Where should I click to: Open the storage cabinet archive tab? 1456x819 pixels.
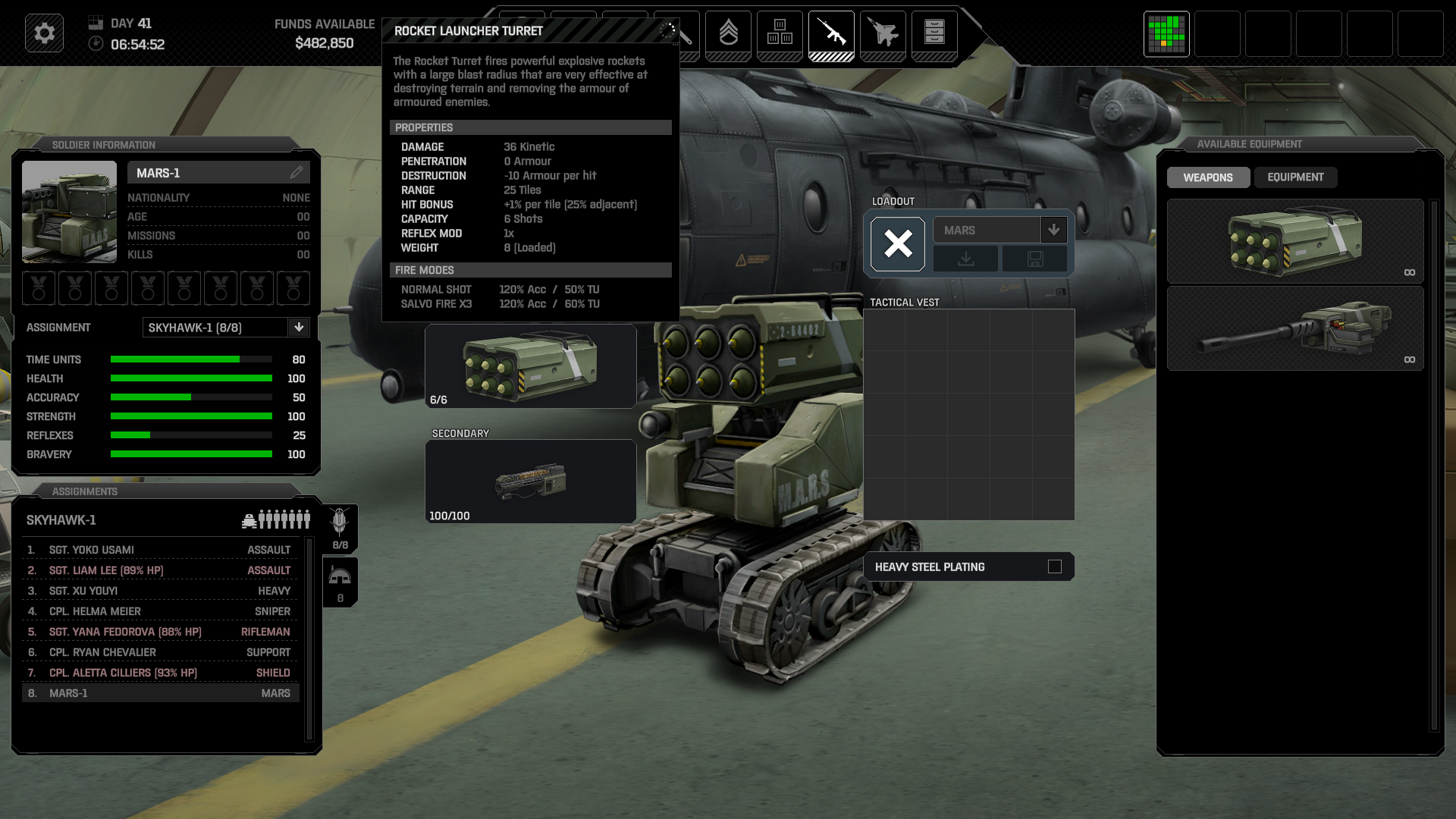[934, 33]
